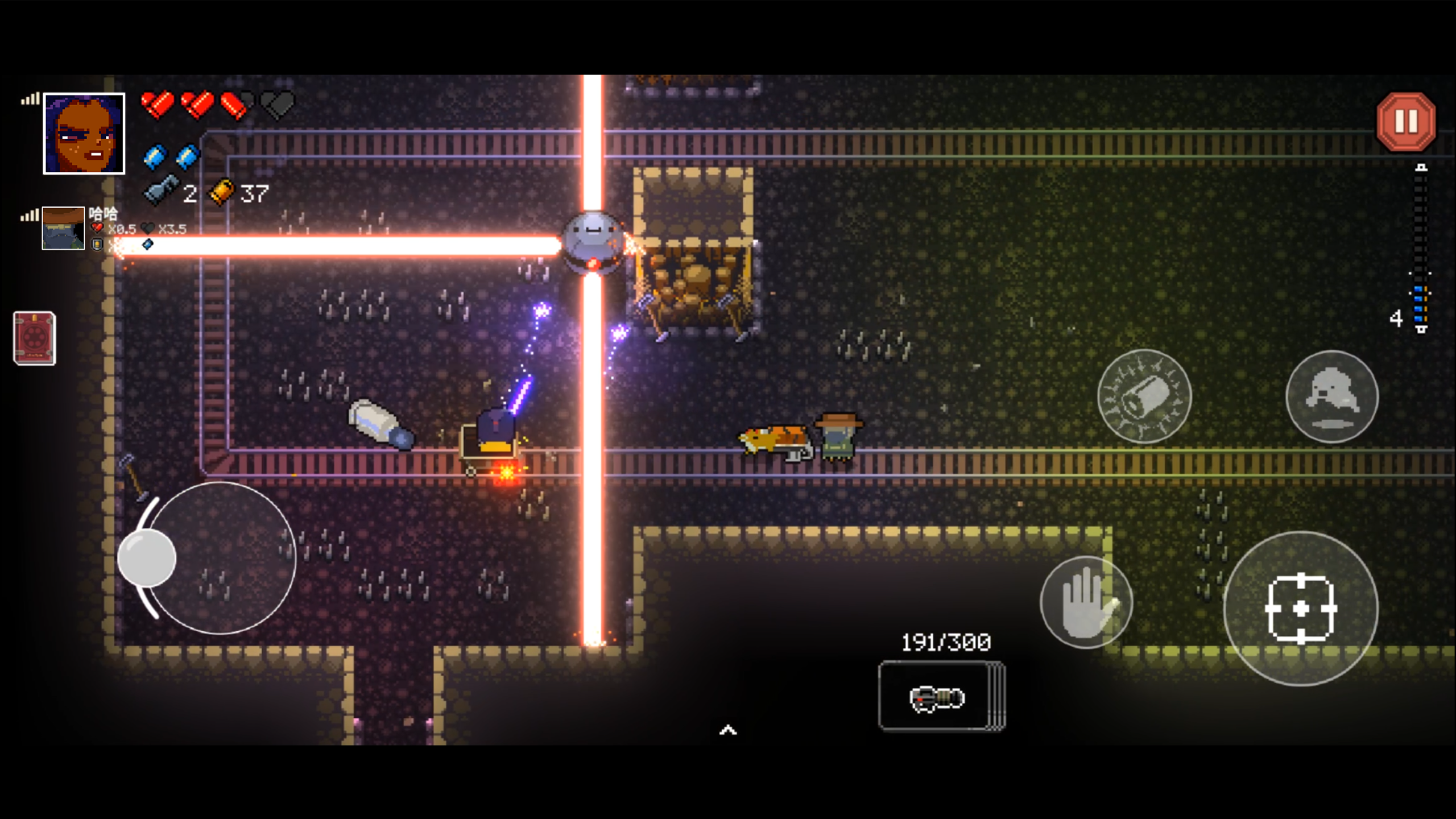1456x819 pixels.
Task: Use the hand interact button
Action: pos(1086,602)
